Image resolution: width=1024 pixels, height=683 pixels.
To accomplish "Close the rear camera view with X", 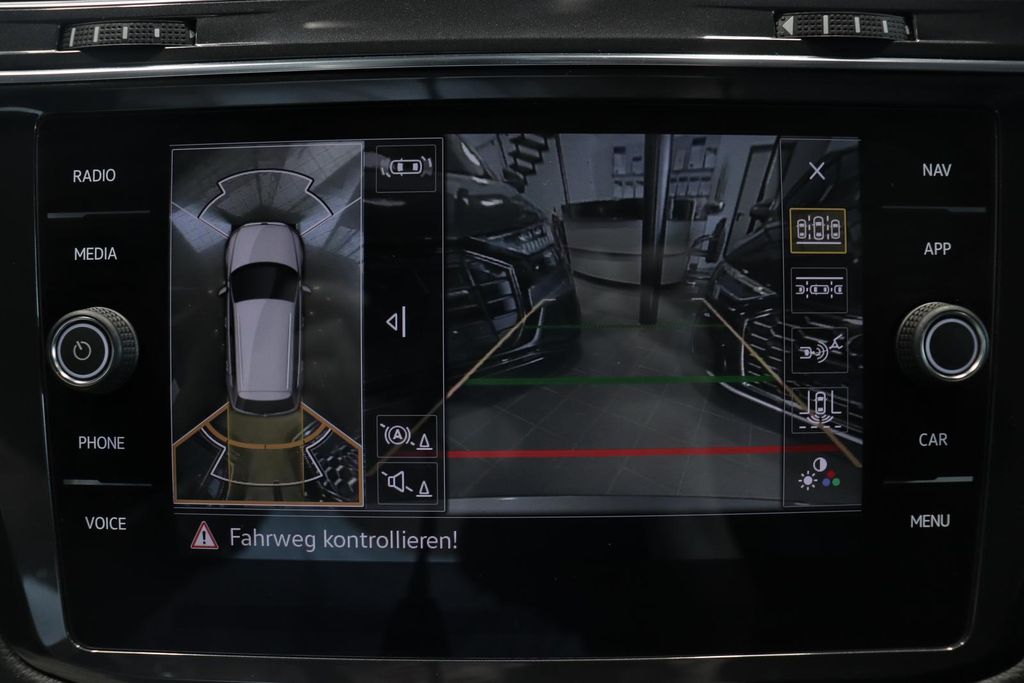I will [817, 171].
